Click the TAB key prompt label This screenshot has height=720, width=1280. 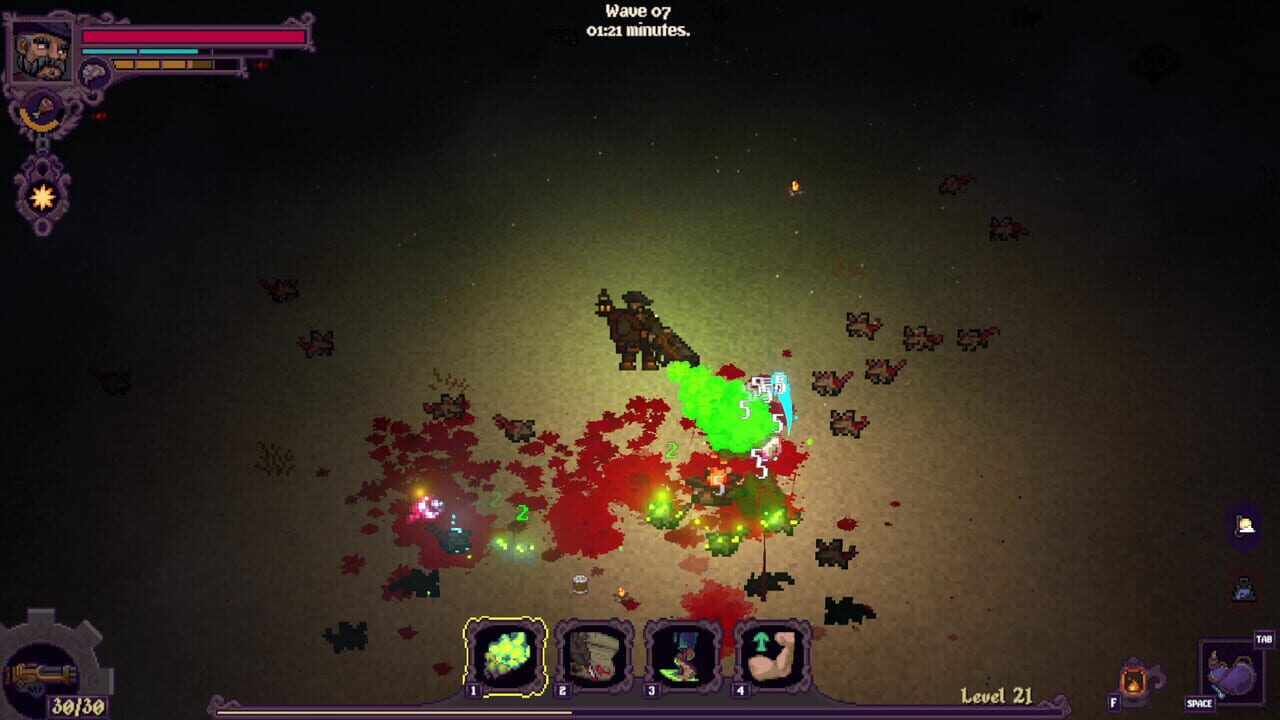click(x=1263, y=638)
